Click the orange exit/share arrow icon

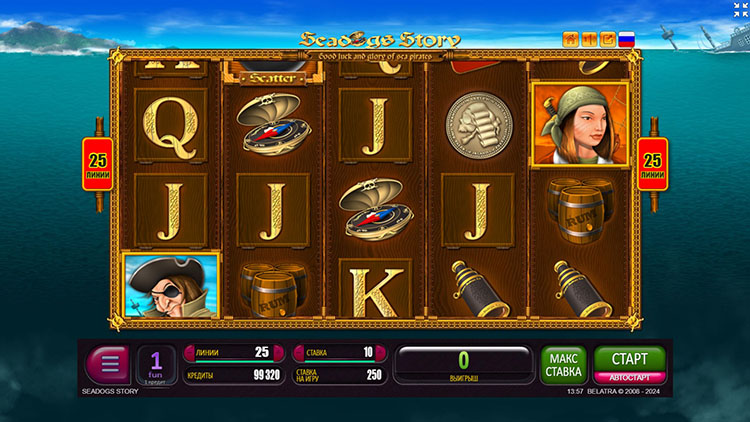click(x=608, y=40)
